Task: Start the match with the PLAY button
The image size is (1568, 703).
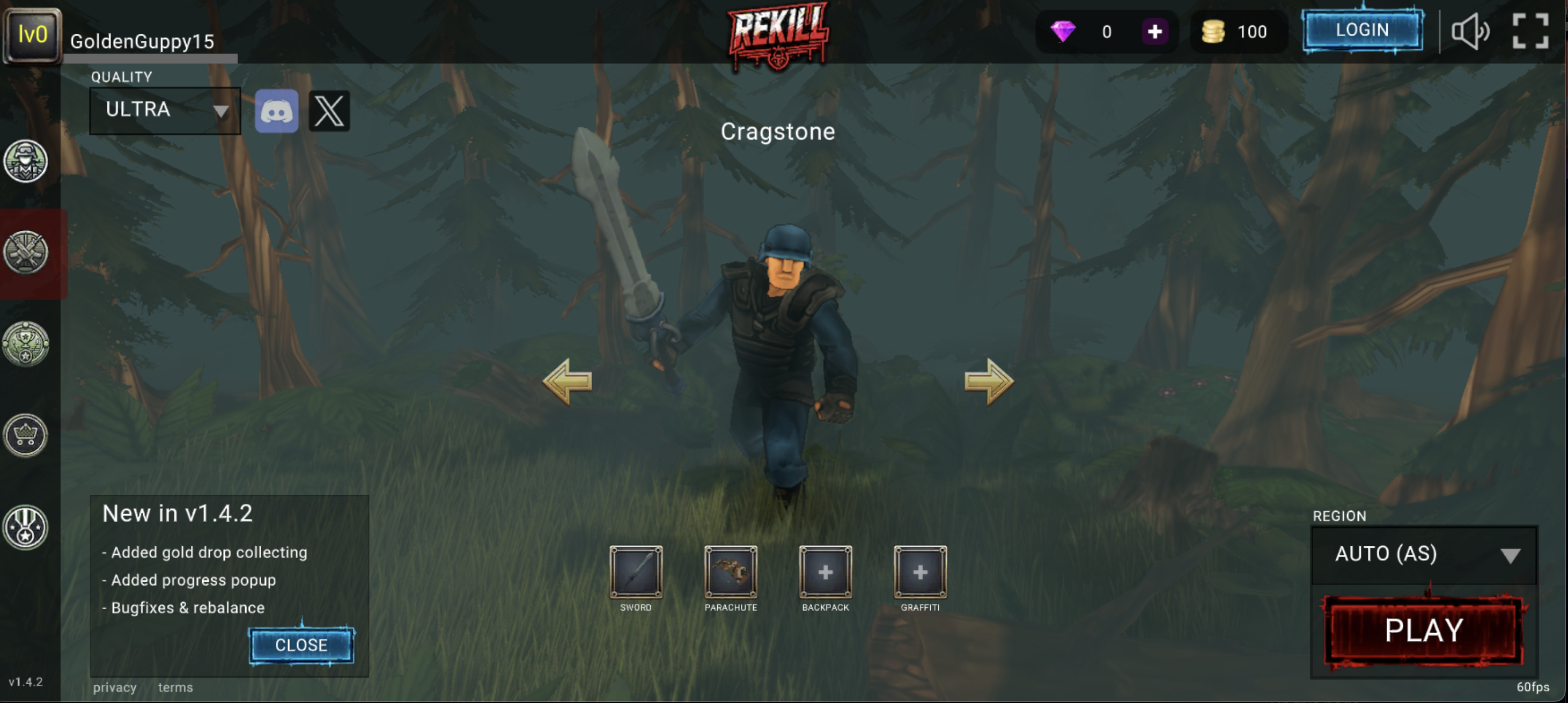Action: 1423,630
